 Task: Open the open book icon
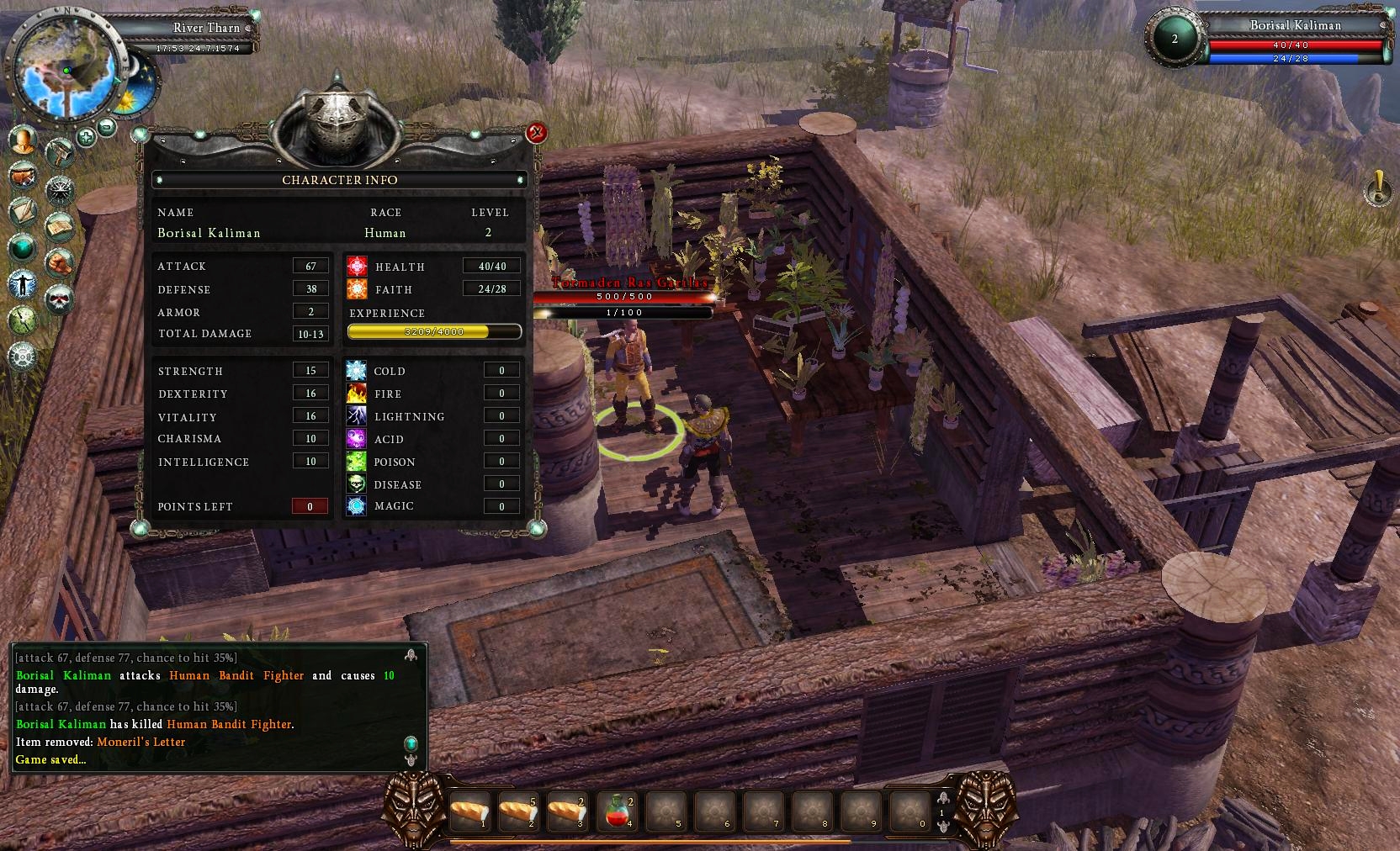coord(60,225)
